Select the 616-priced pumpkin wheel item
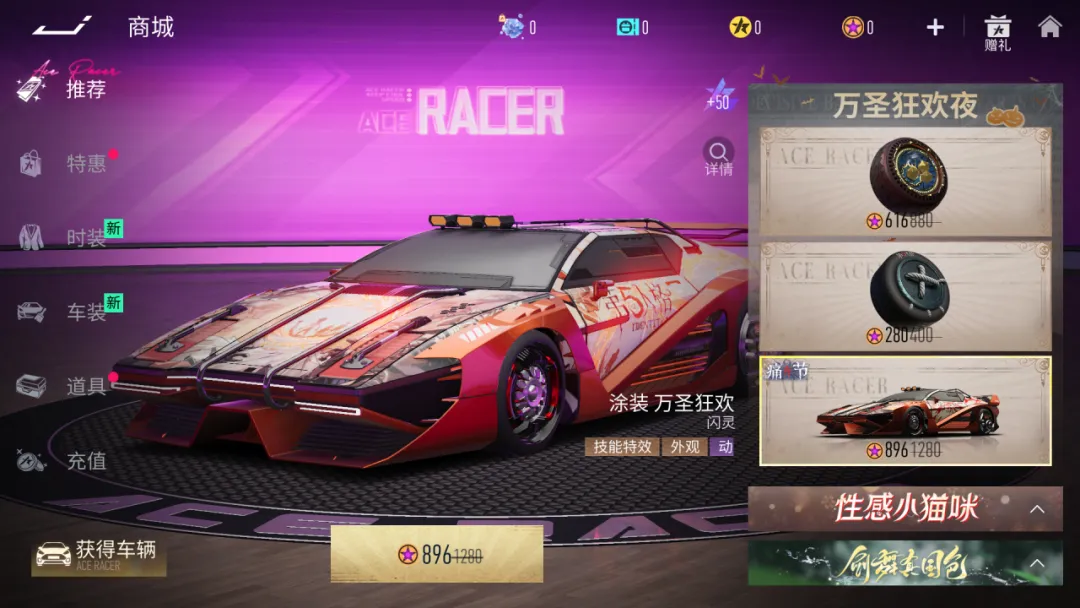The image size is (1080, 608). [905, 182]
